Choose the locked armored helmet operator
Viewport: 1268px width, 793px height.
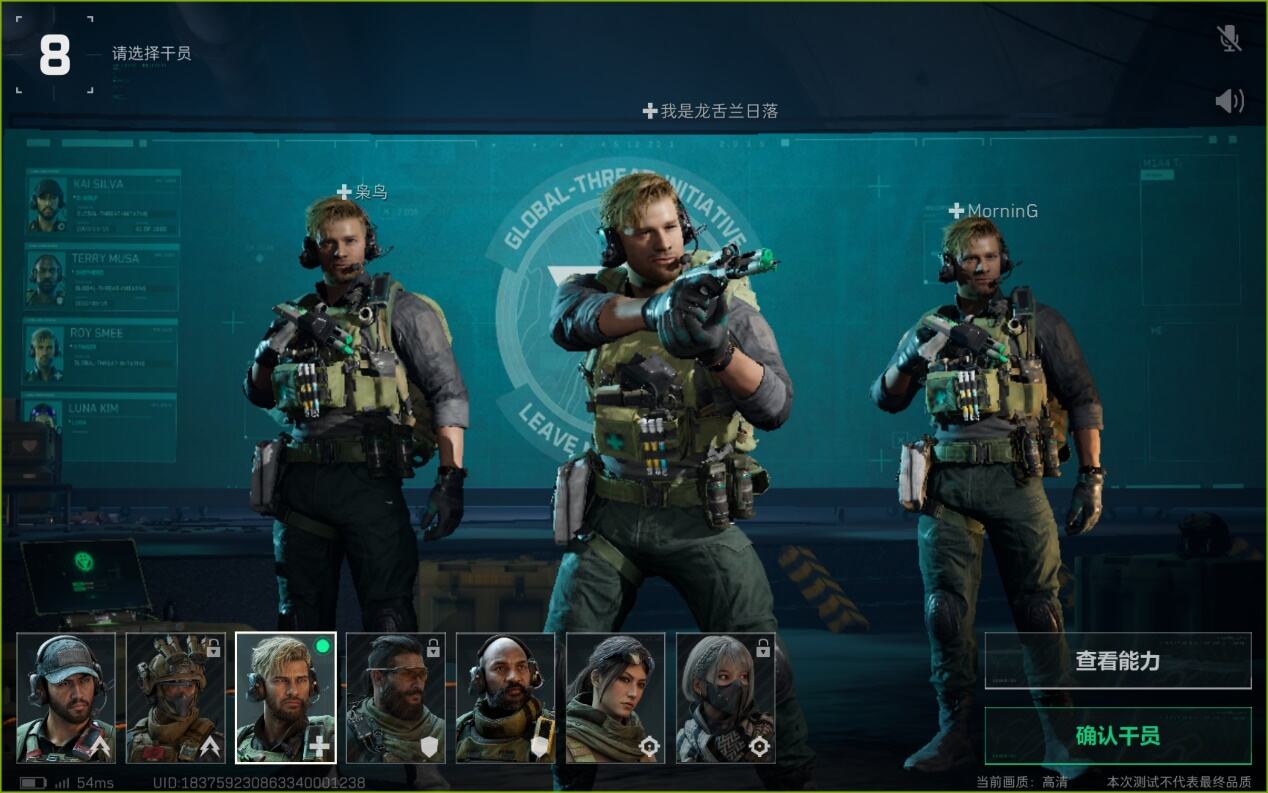tap(176, 697)
